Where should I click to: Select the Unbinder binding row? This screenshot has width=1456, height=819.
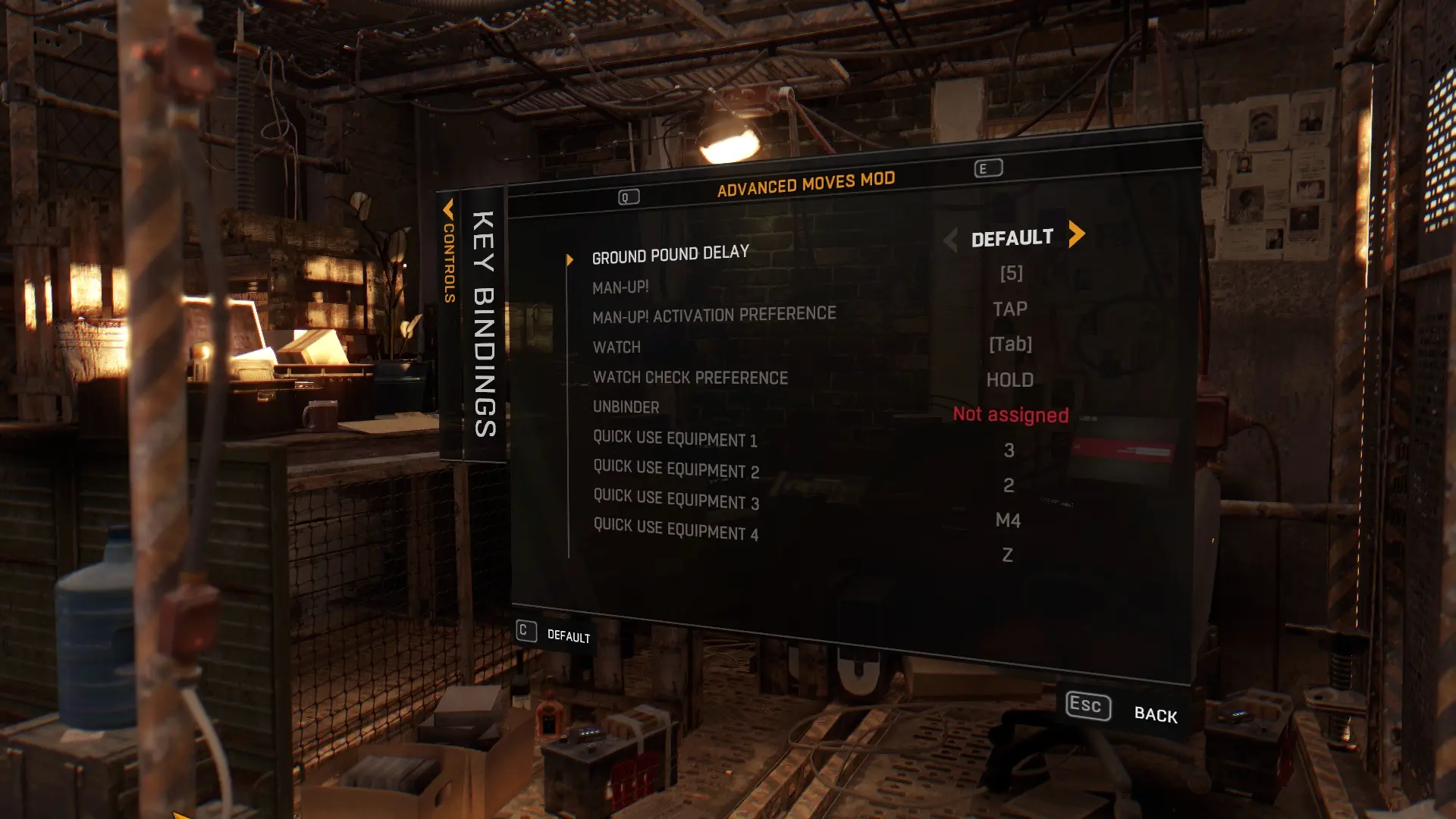[x=626, y=407]
